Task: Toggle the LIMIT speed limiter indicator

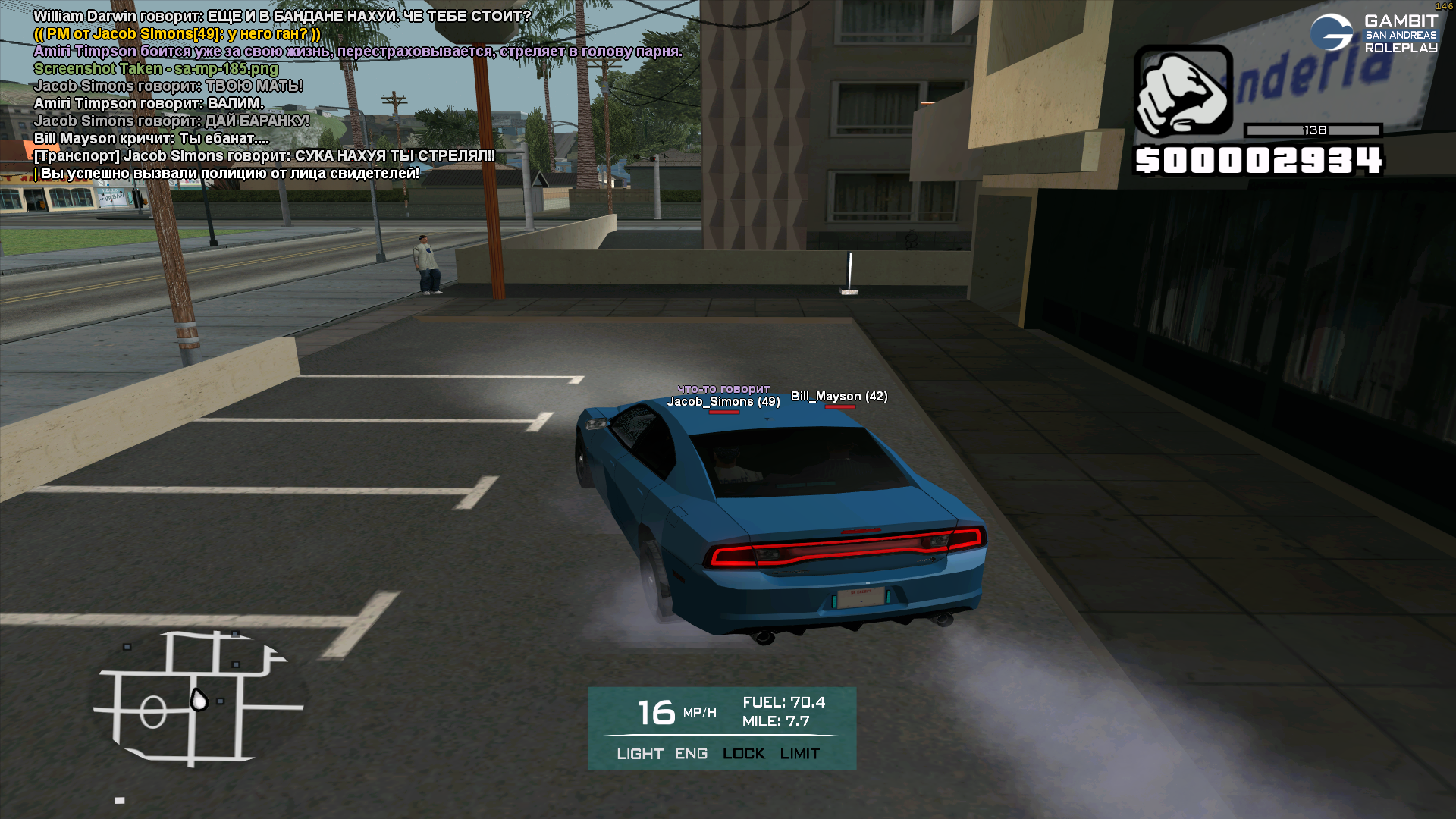Action: click(799, 754)
